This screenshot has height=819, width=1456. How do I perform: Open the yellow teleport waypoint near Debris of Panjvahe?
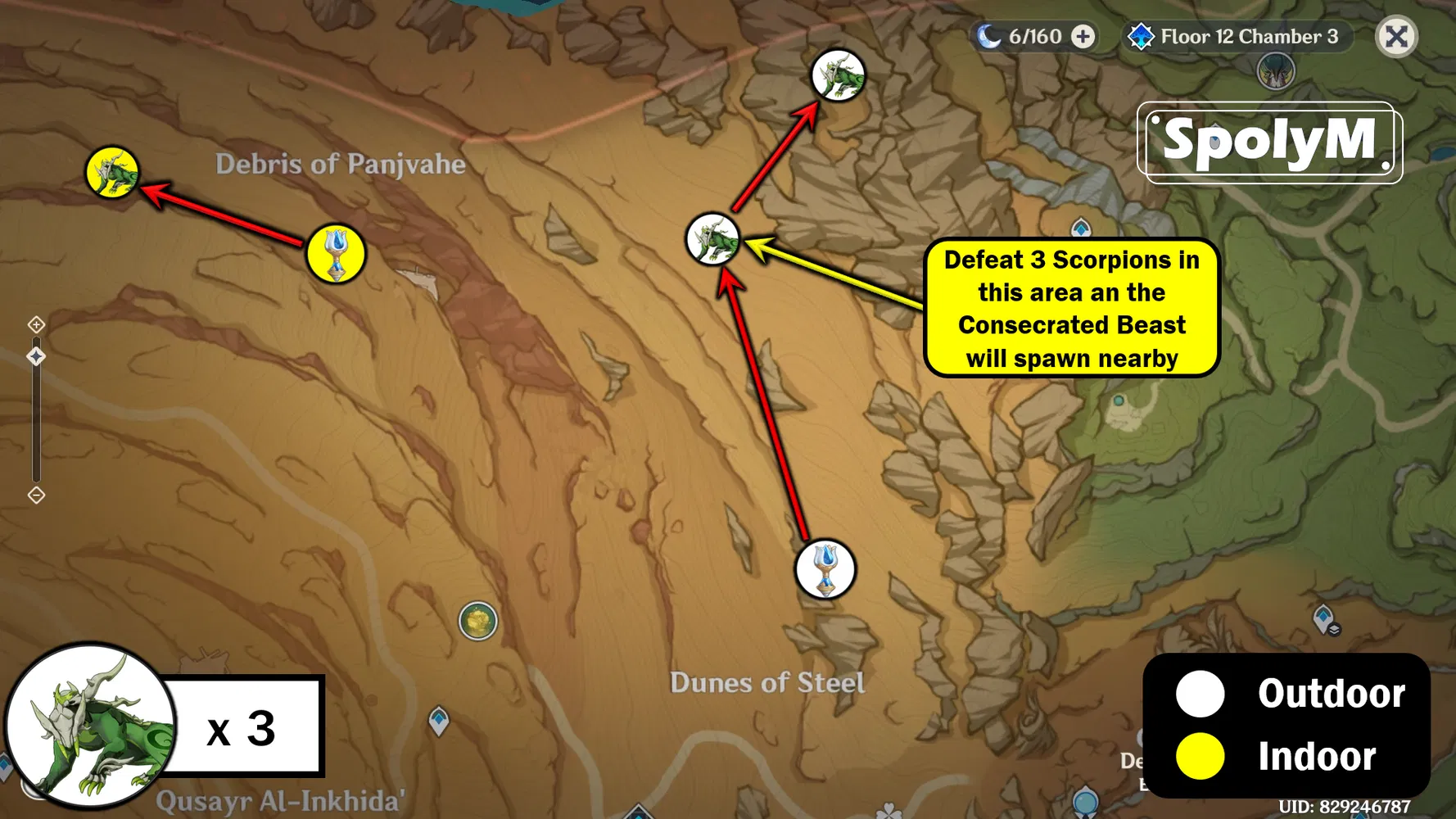pyautogui.click(x=334, y=253)
